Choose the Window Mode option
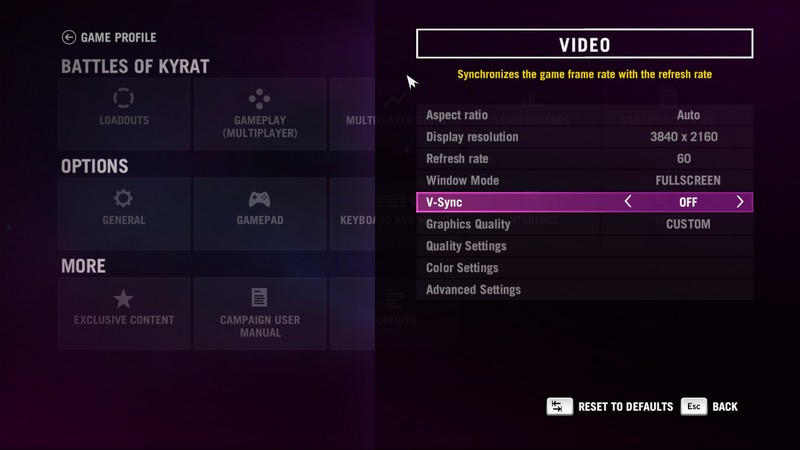The width and height of the screenshot is (800, 450). pyautogui.click(x=584, y=181)
